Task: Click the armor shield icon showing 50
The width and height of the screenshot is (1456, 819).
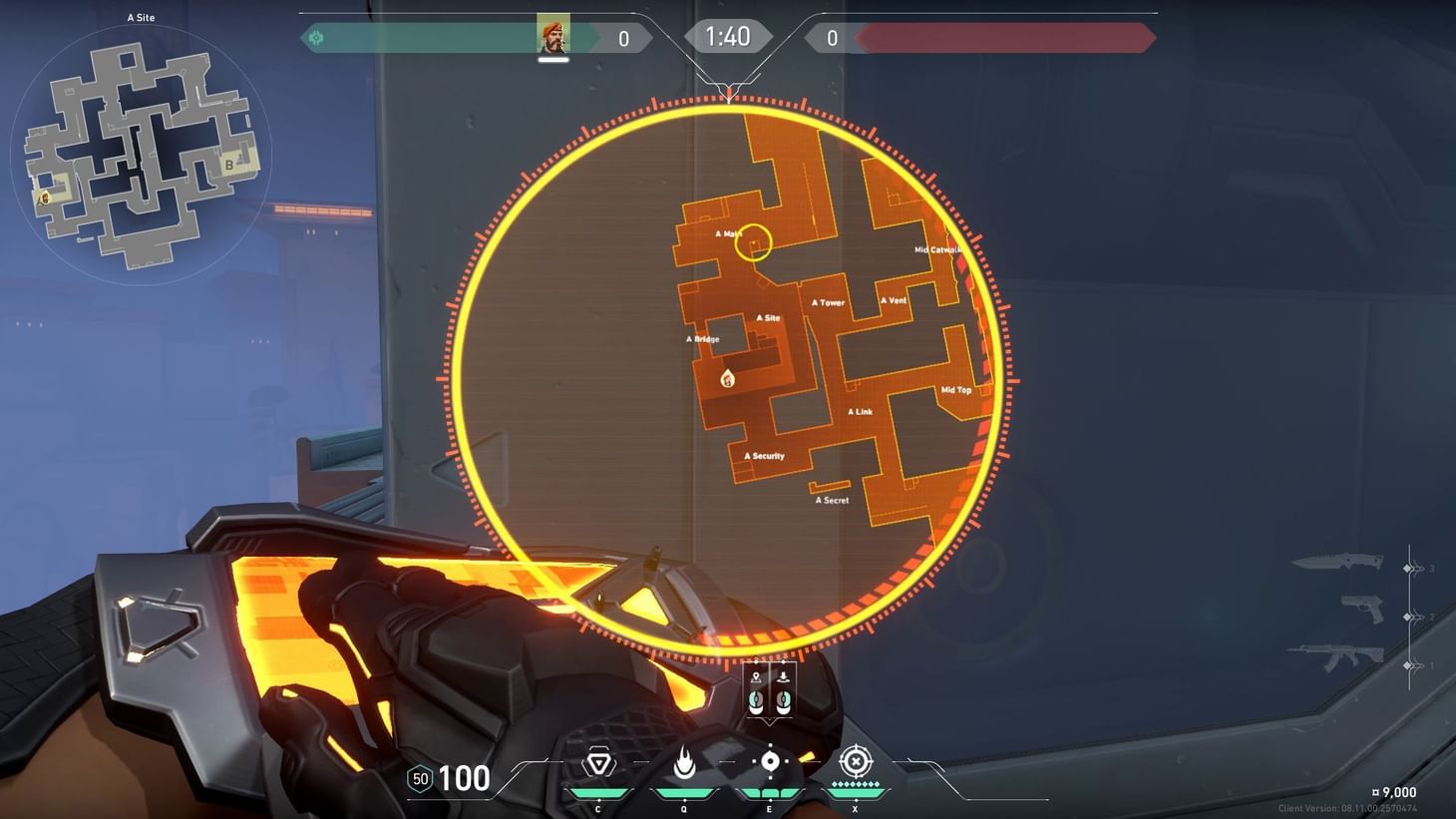Action: 418,778
